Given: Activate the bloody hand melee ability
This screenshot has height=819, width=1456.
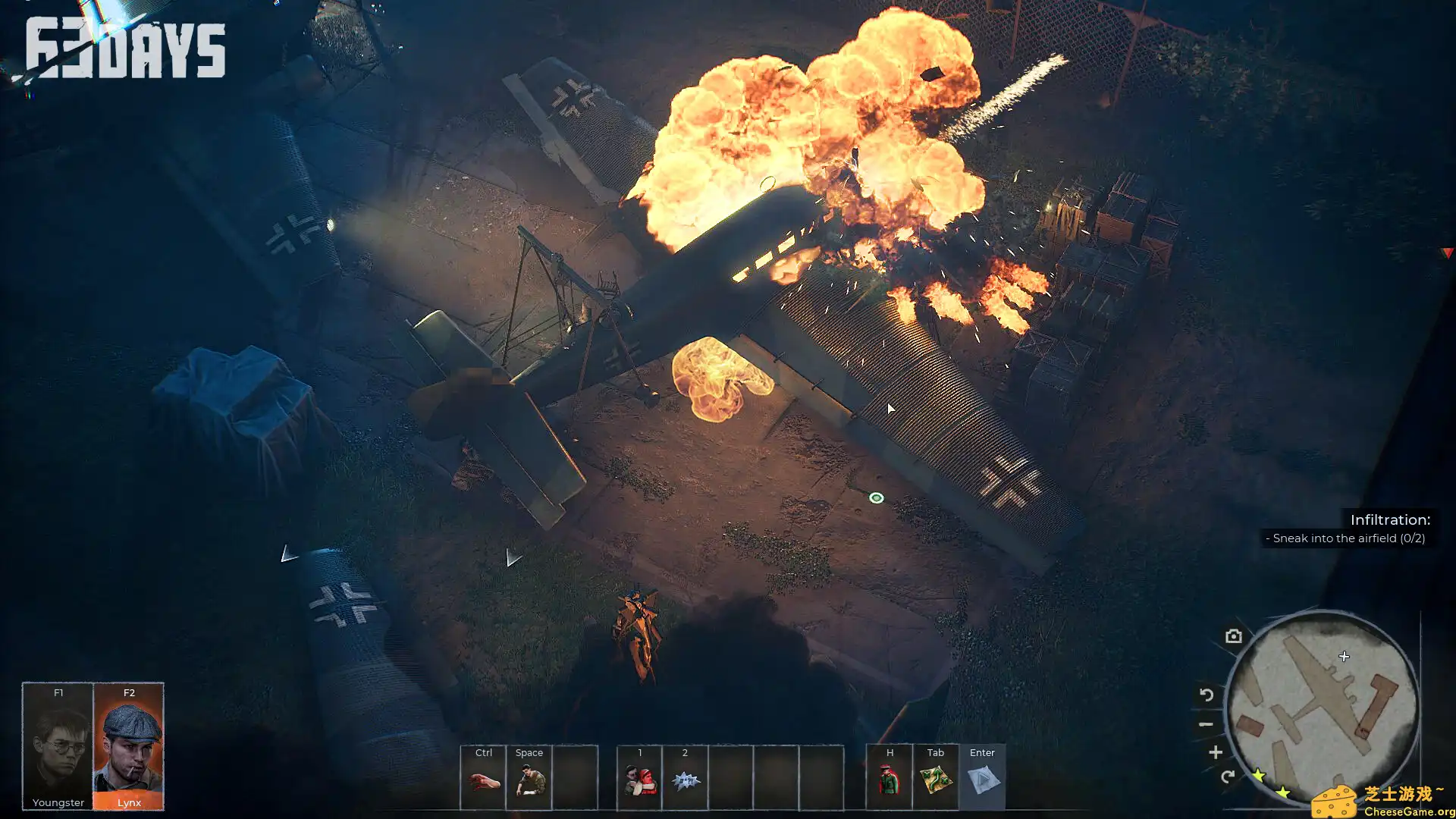Looking at the screenshot, I should coord(484,779).
